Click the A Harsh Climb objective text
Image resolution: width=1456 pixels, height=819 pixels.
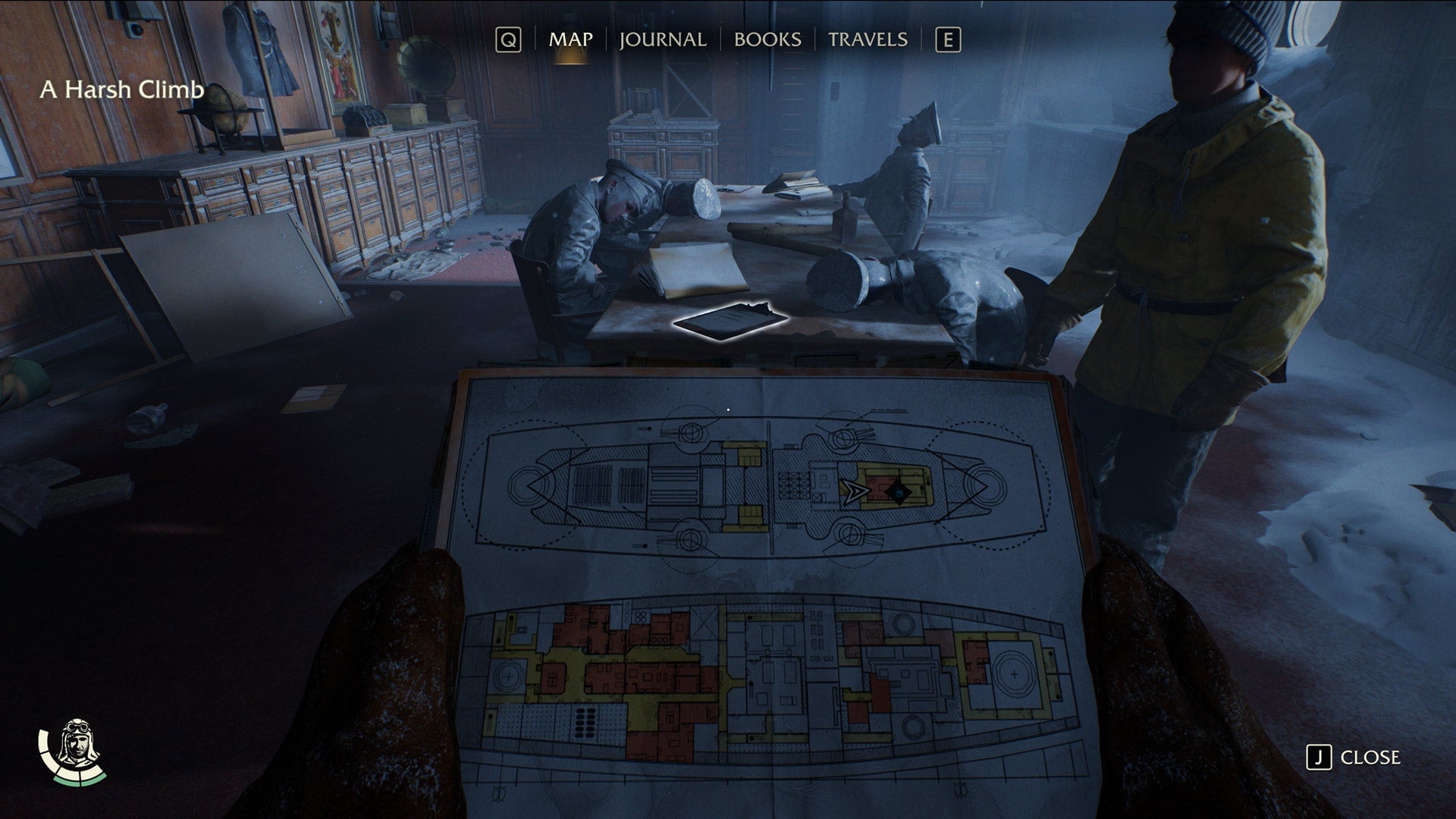(x=123, y=89)
